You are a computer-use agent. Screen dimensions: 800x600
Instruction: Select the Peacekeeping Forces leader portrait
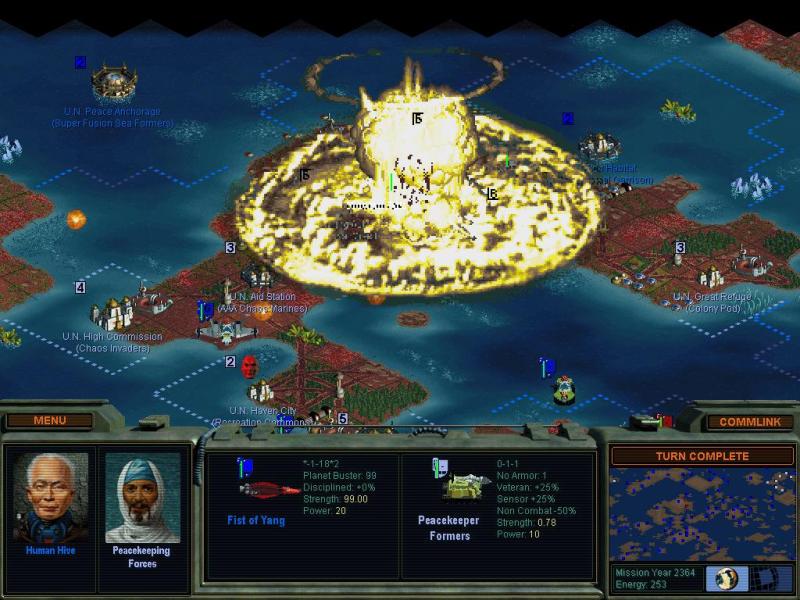pyautogui.click(x=142, y=499)
